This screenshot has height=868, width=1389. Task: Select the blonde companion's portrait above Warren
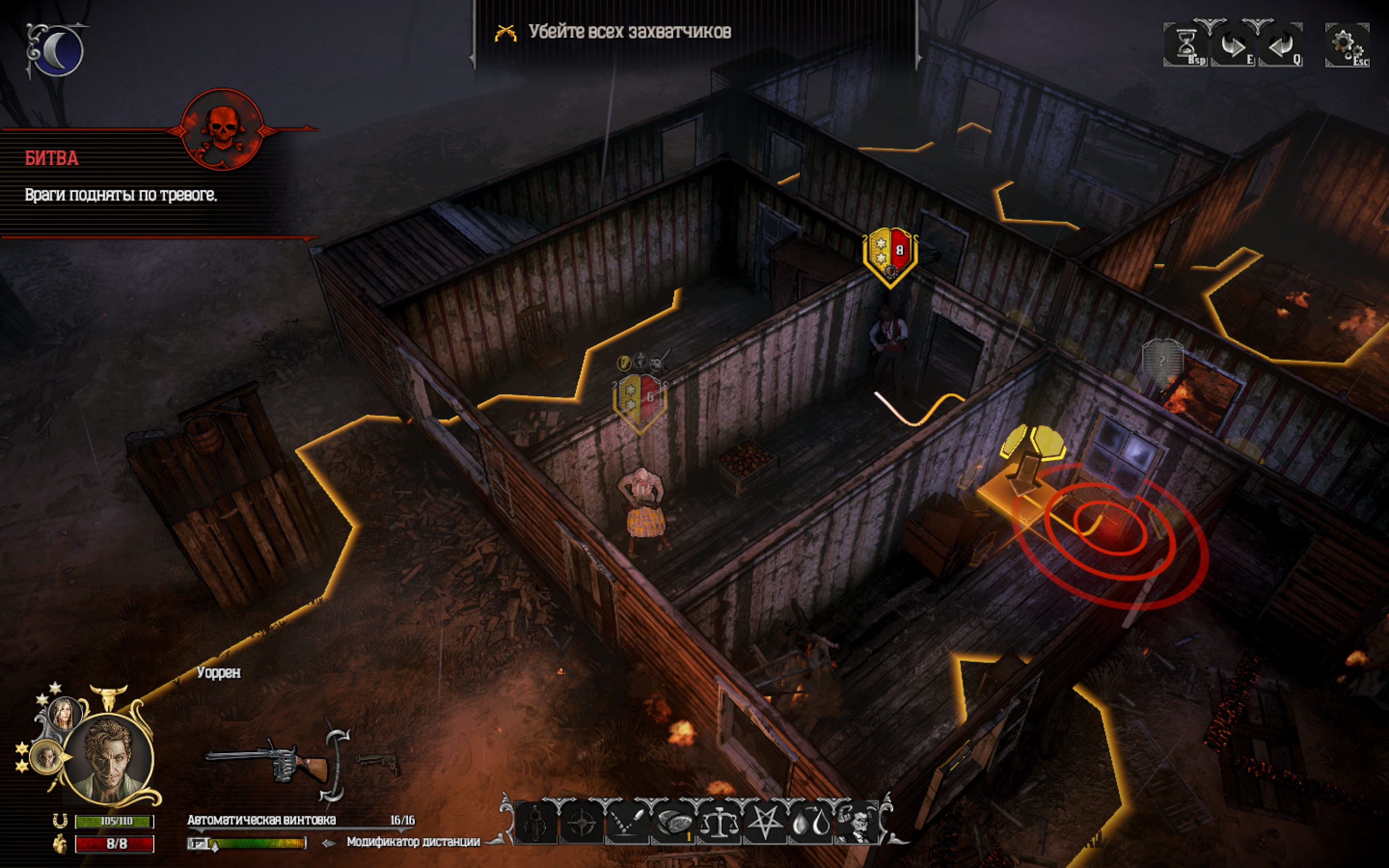click(x=66, y=715)
